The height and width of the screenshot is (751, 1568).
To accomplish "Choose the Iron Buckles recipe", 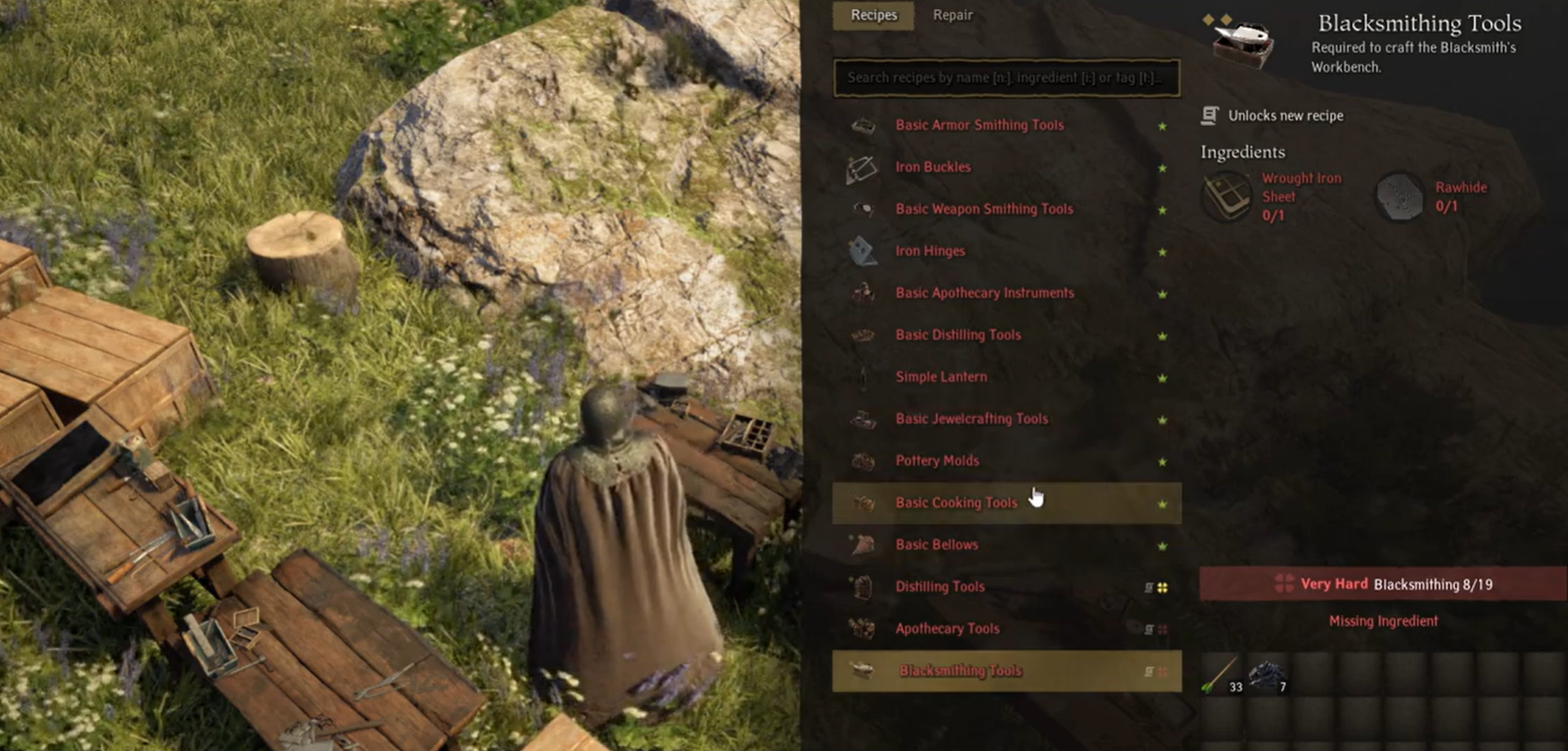I will point(933,167).
